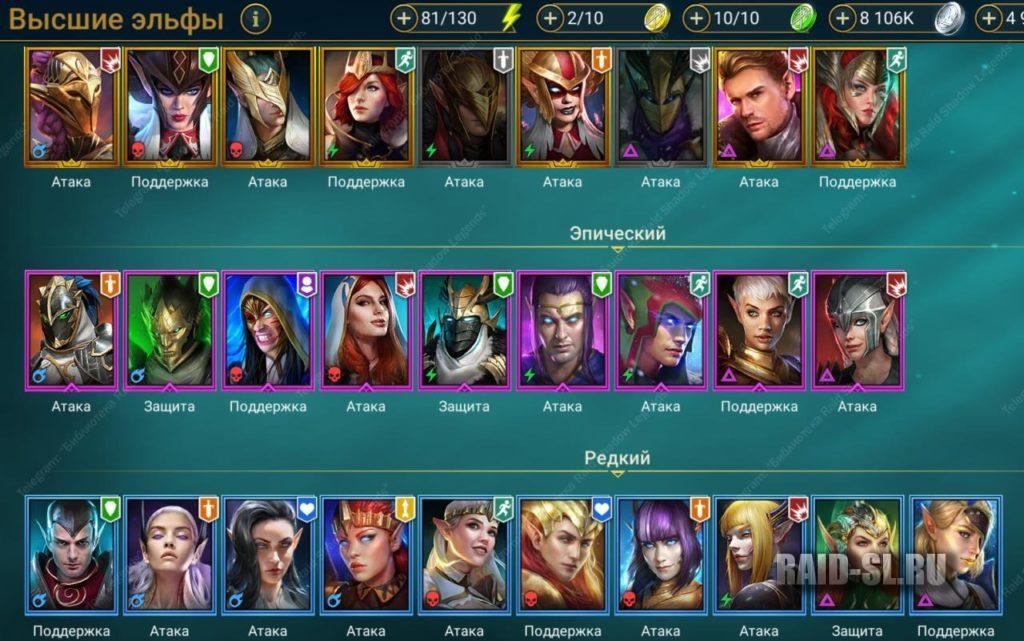This screenshot has height=641, width=1024.
Task: Click the plus beside 10/10 green tokens
Action: coord(698,18)
